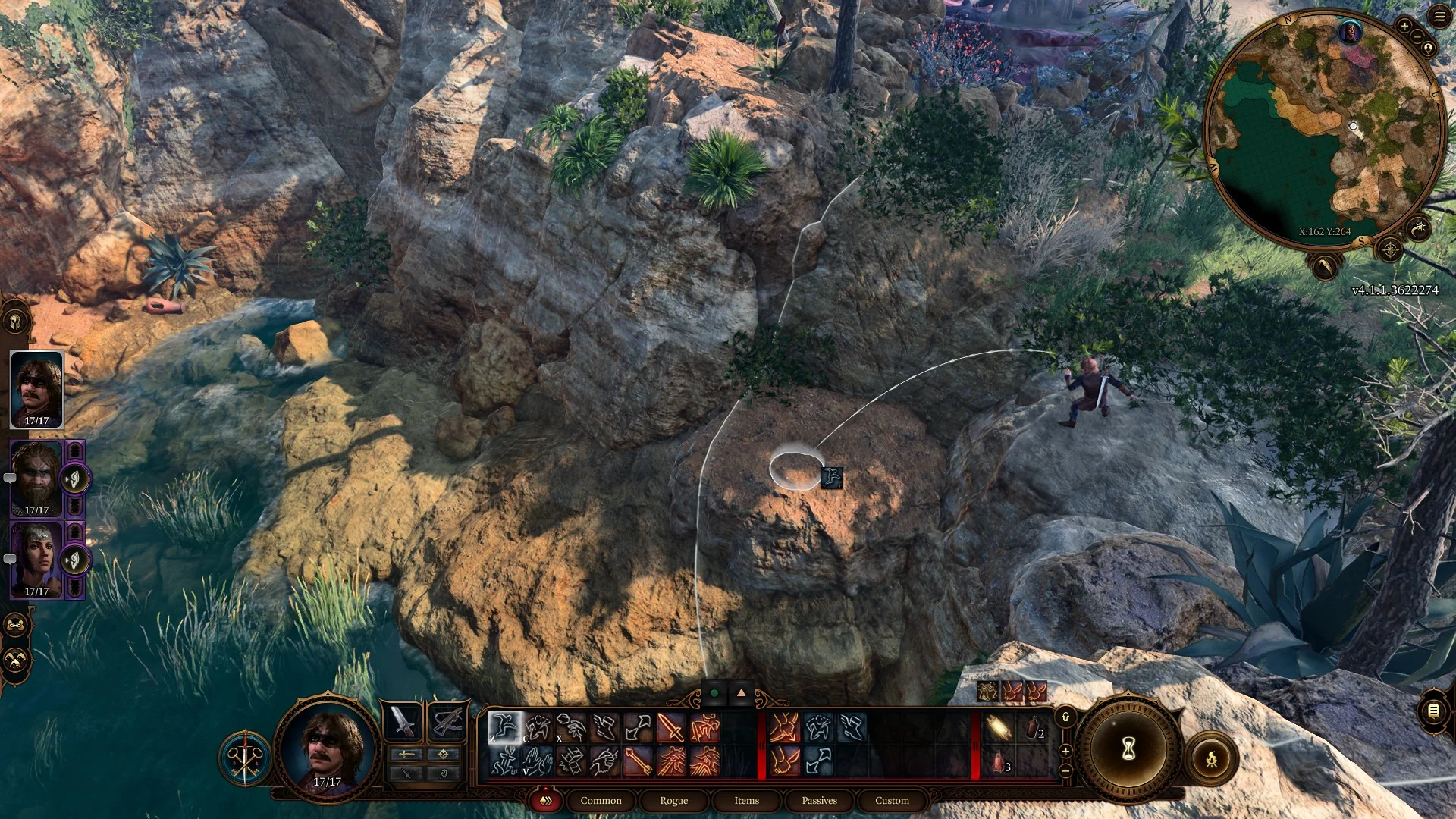Zoom out the minimap
1456x819 pixels.
(x=1417, y=38)
